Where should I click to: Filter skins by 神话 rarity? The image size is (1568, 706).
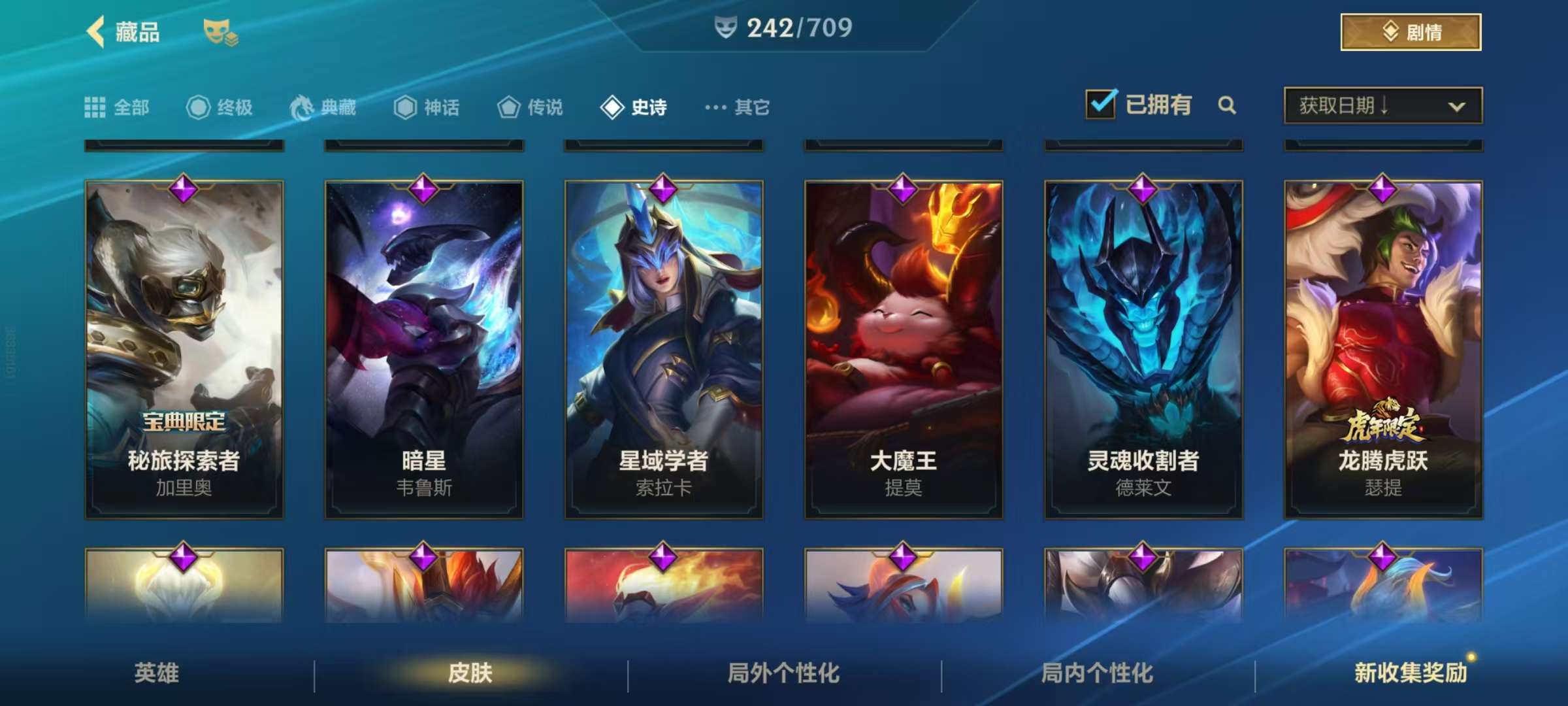pyautogui.click(x=427, y=107)
